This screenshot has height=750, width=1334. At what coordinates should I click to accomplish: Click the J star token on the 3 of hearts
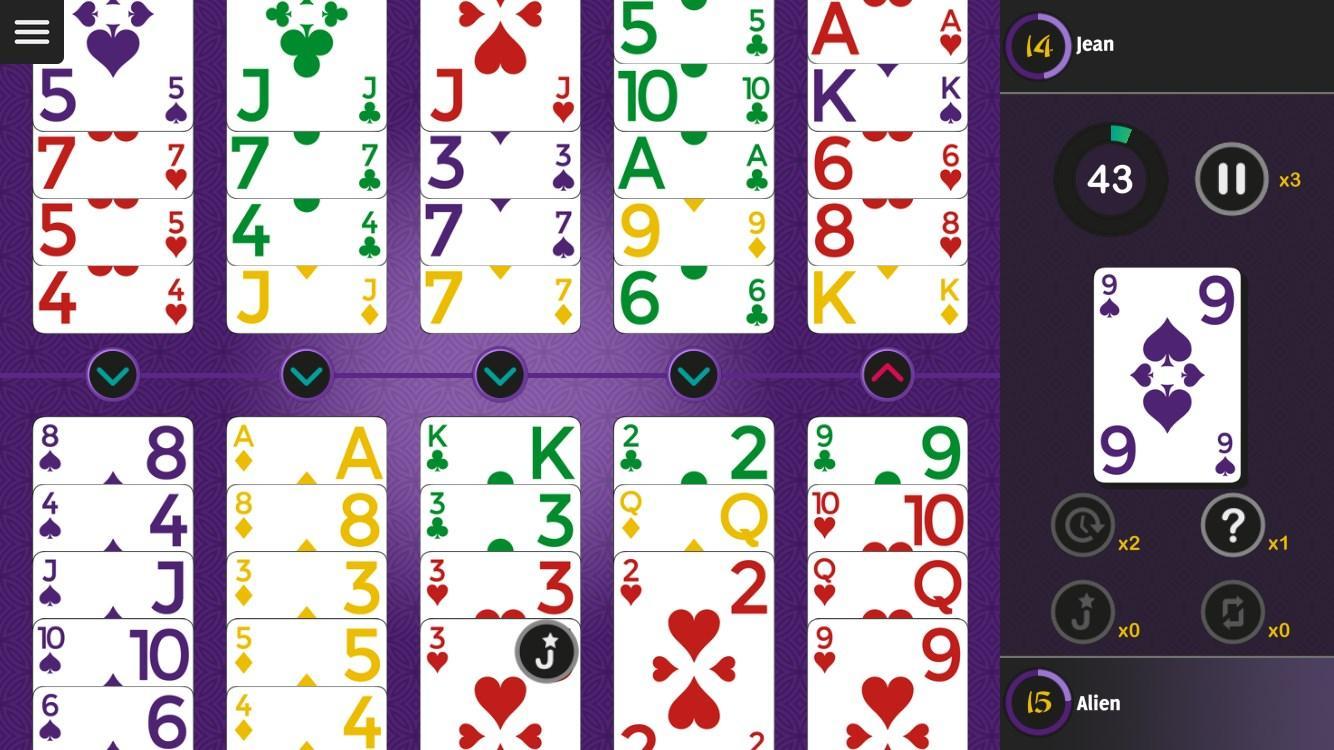pos(546,650)
